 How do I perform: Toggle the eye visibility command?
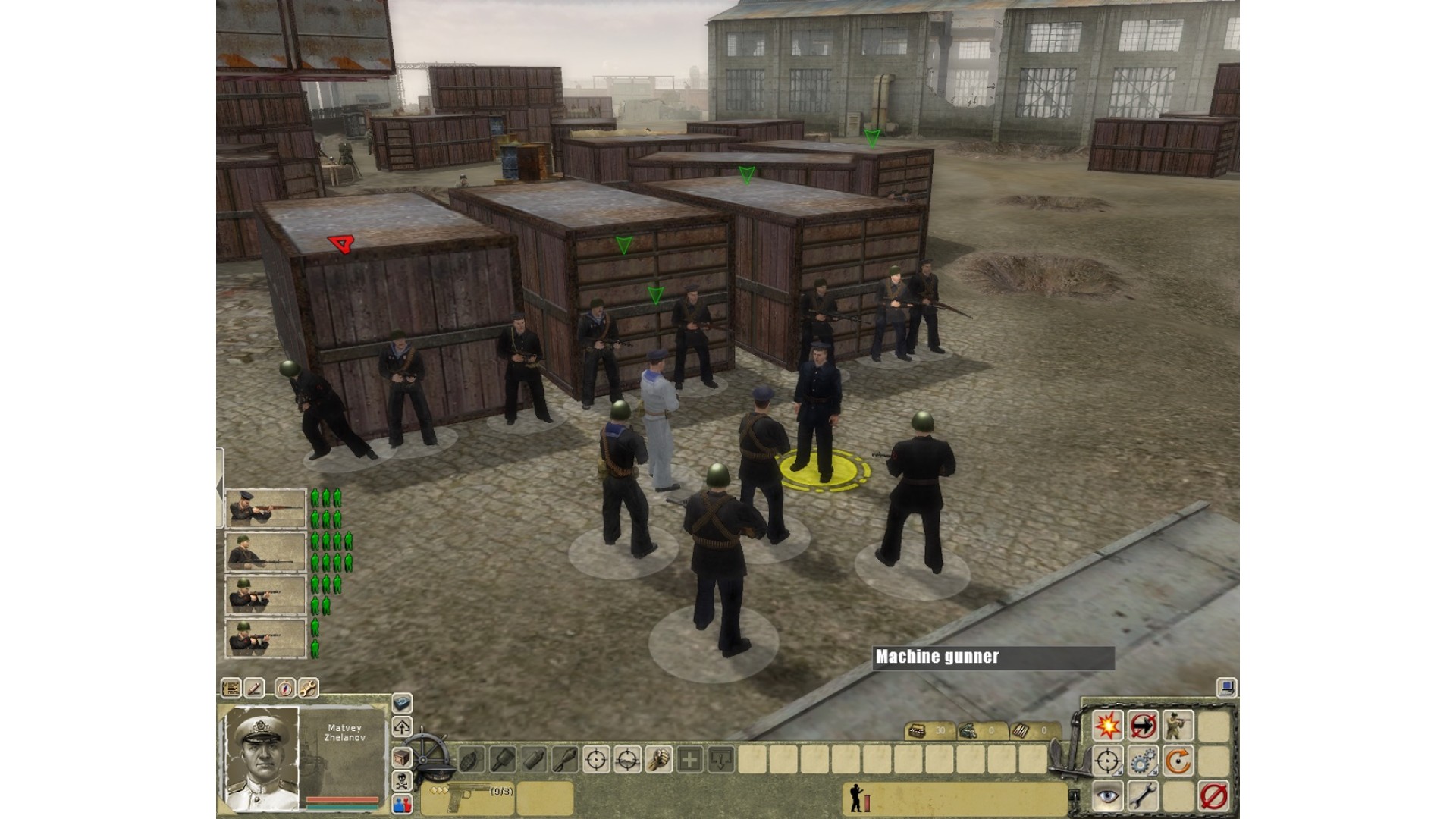point(1107,796)
